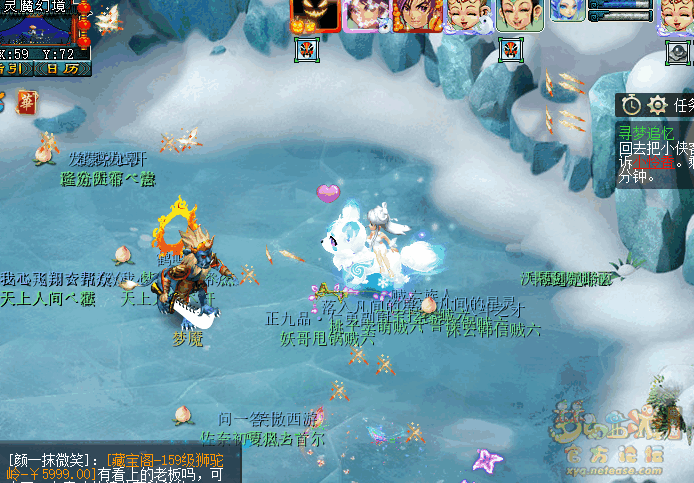Image resolution: width=694 pixels, height=483 pixels.
Task: Select the purple-haired party member portrait
Action: [x=417, y=15]
